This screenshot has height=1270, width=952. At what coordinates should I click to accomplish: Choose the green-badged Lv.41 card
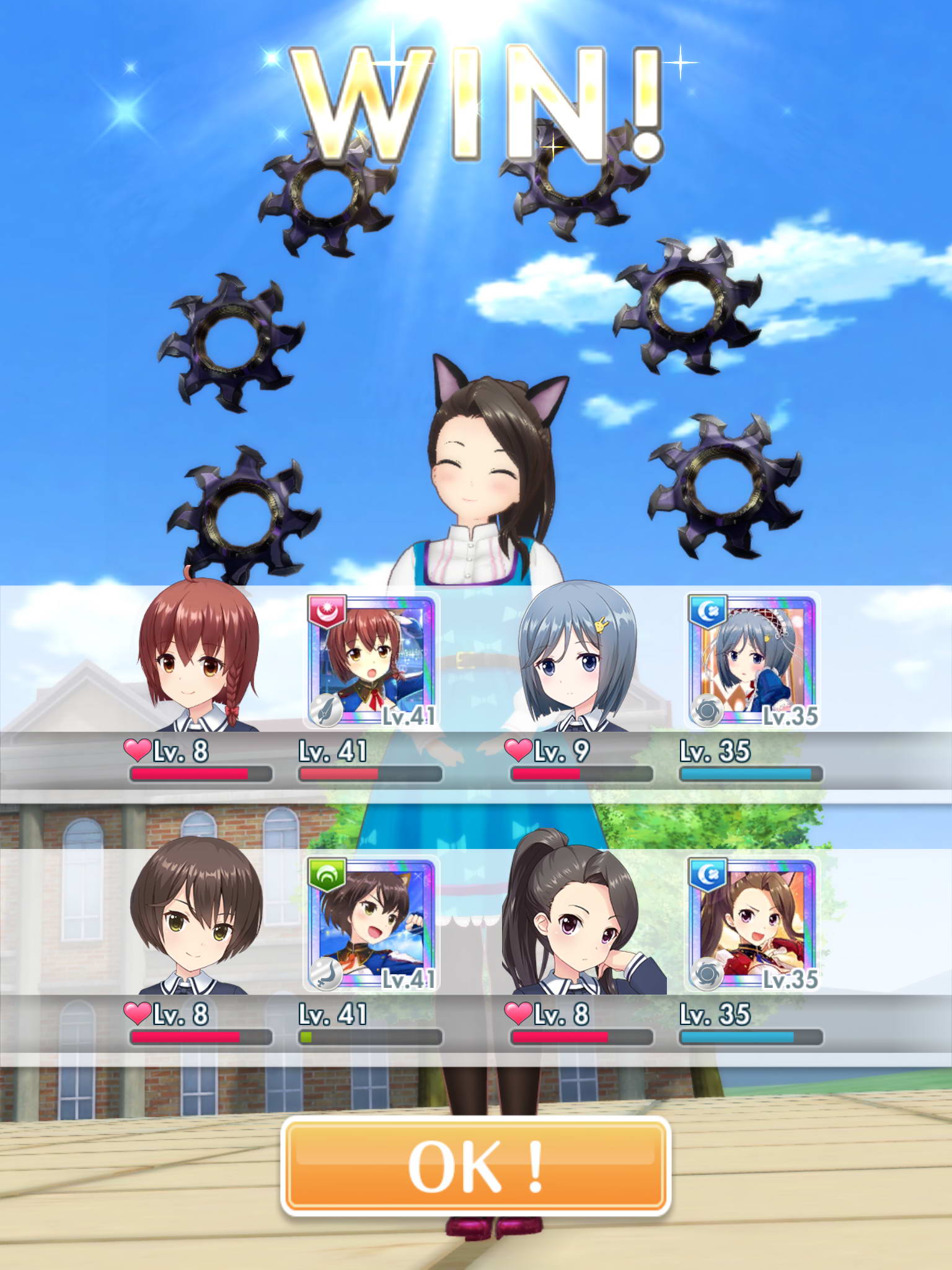click(372, 924)
